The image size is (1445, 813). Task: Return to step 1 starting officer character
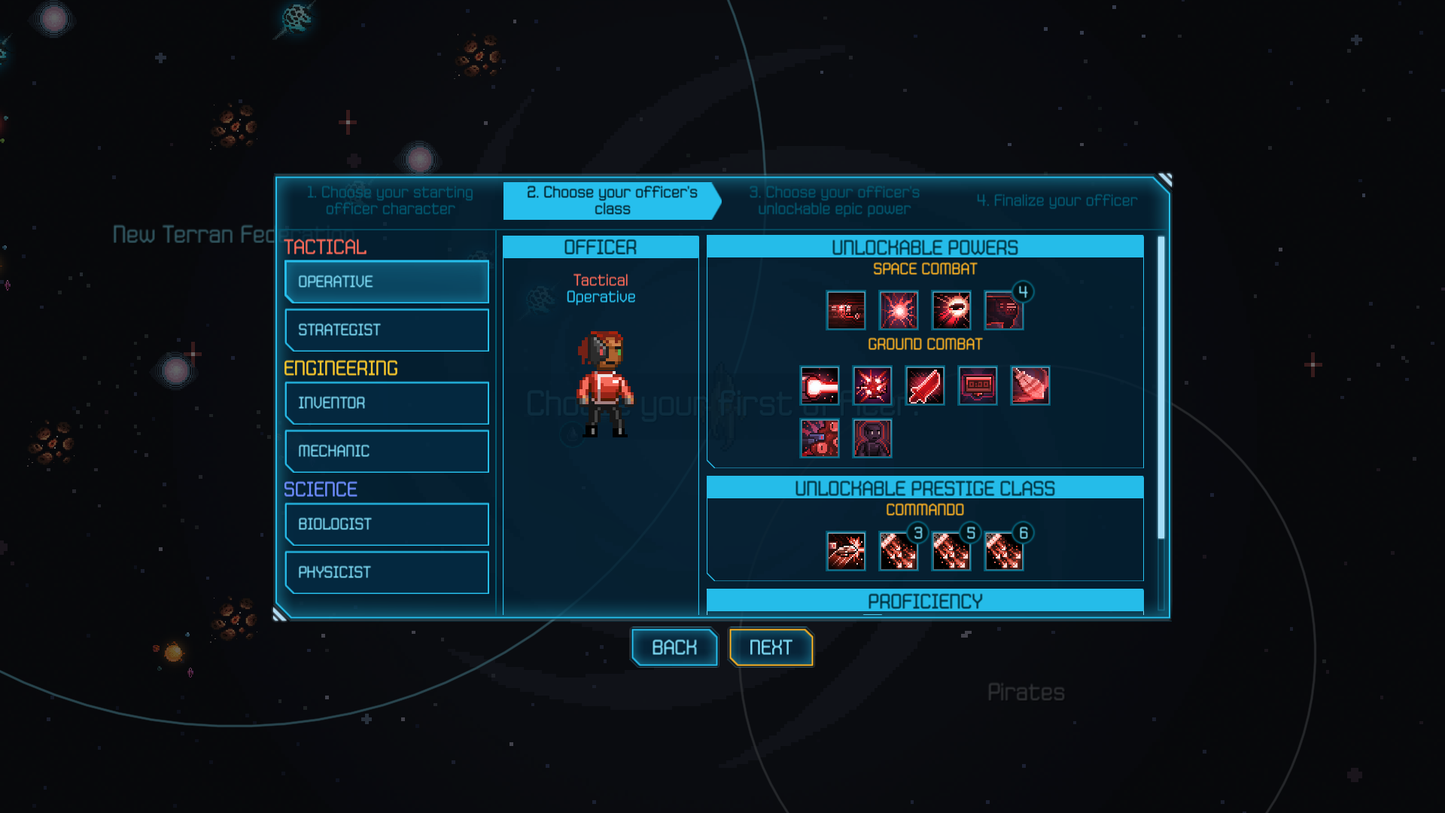390,200
